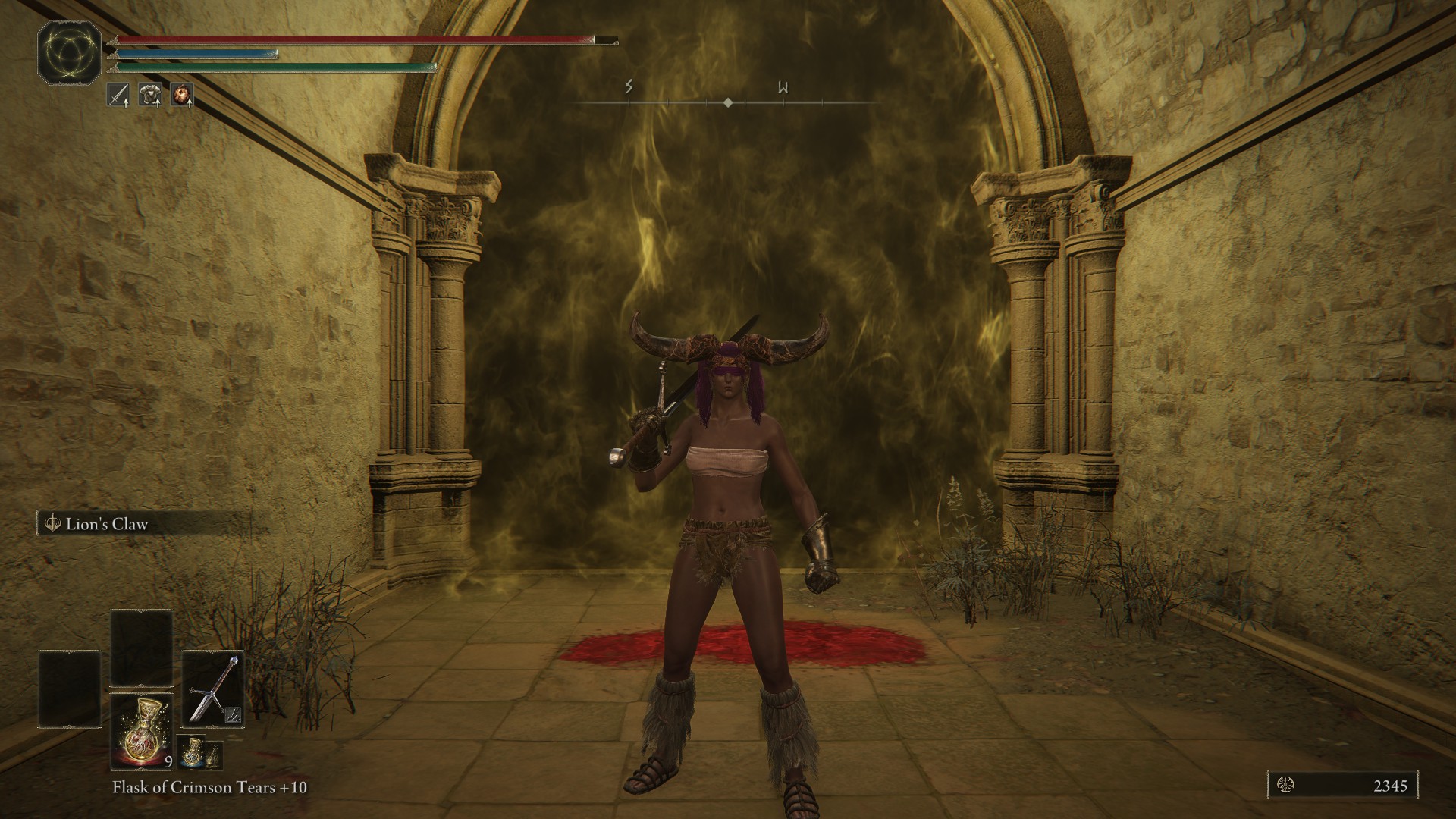Click the compass bar heading marker
Screen dimensions: 1456x819
pyautogui.click(x=728, y=102)
